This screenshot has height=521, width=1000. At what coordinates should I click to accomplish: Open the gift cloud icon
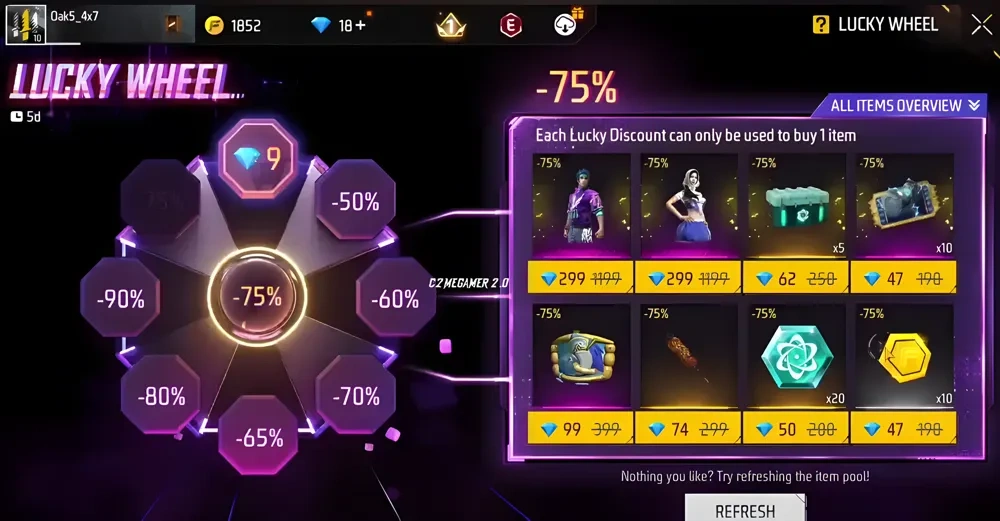click(568, 25)
